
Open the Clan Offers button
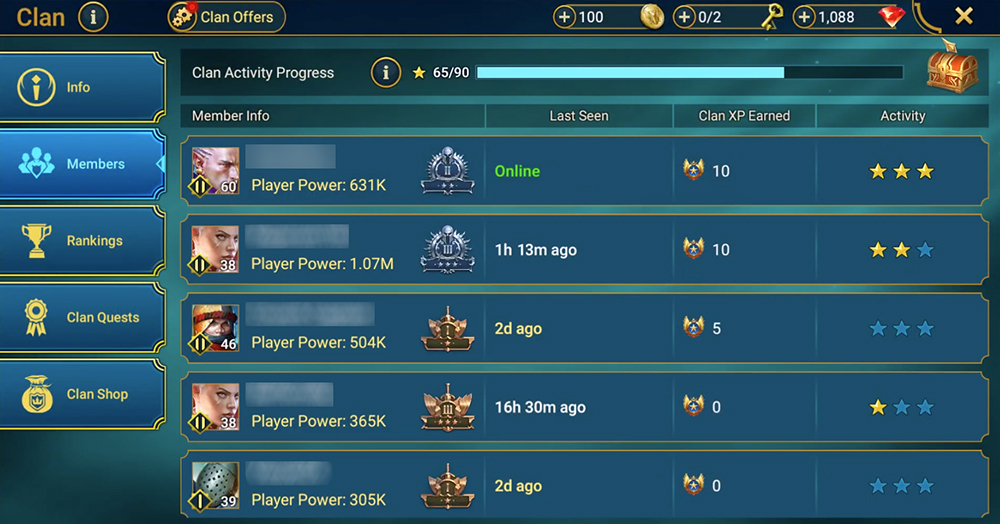point(227,17)
